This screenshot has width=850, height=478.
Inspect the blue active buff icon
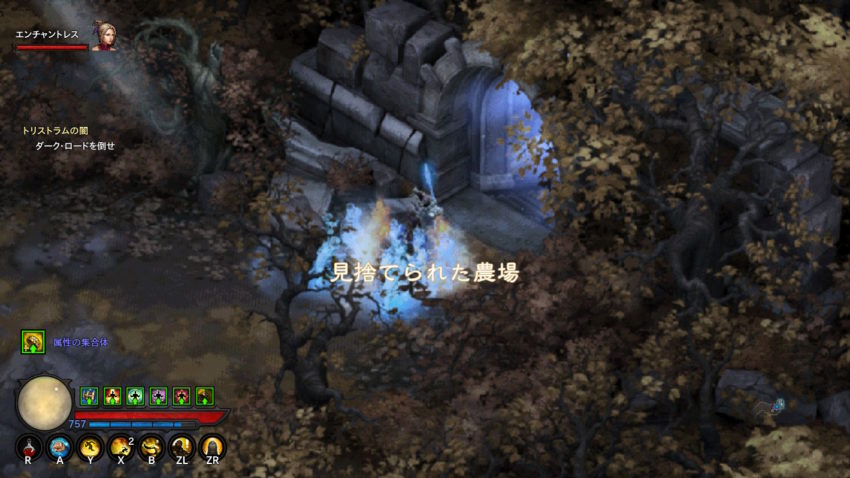point(88,396)
